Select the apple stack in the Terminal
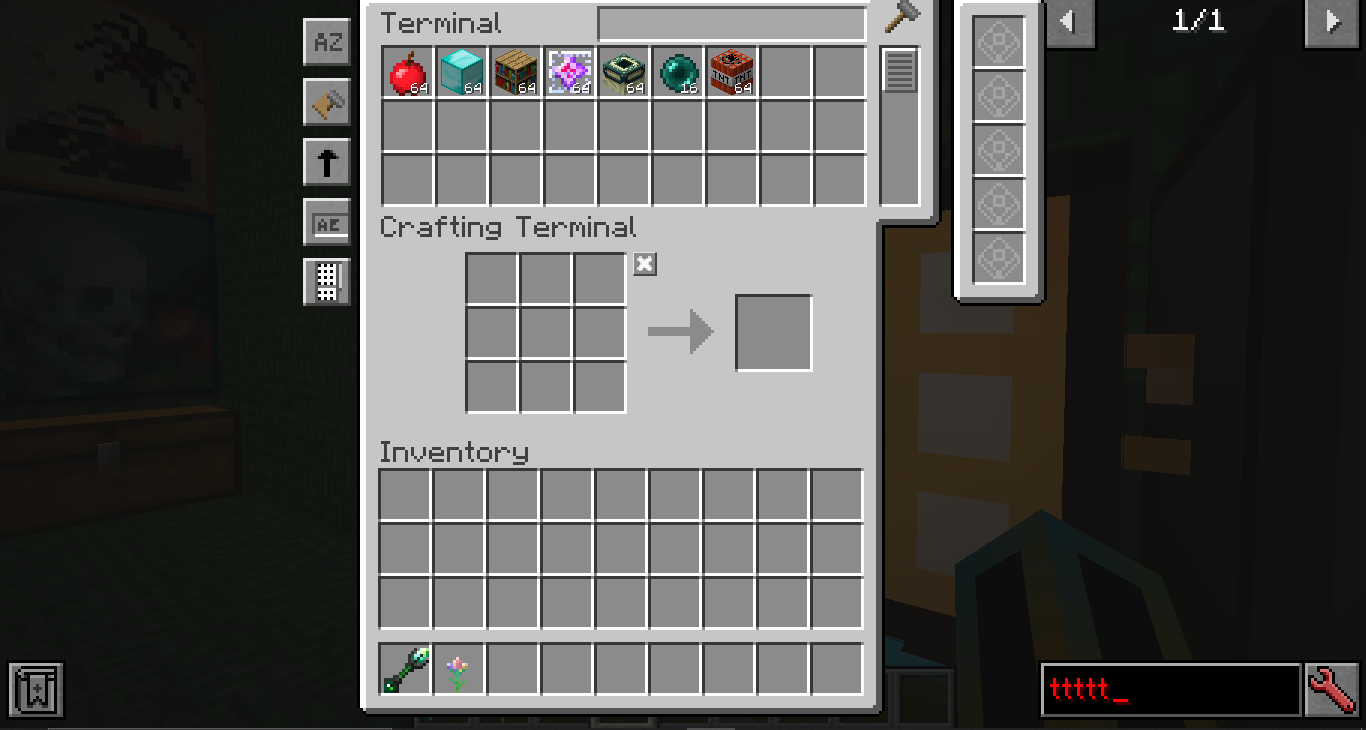Screen dimensions: 1366x730 click(405, 70)
